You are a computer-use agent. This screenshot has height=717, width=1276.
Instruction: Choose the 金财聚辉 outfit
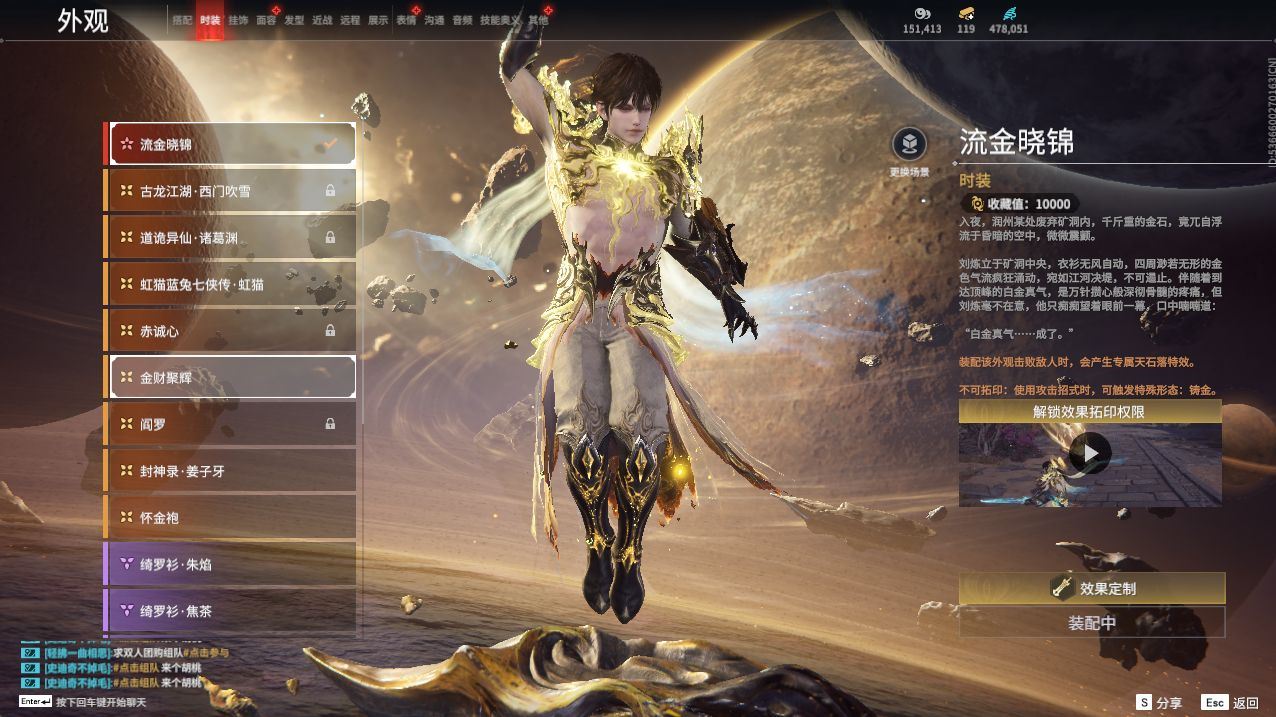[231, 377]
